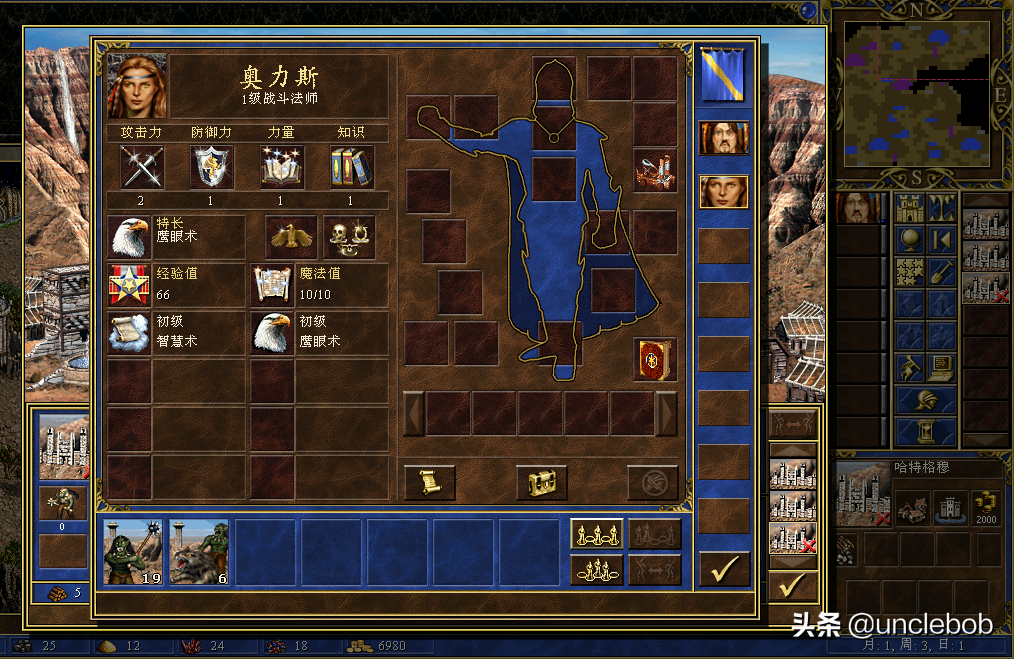Open the quest log scroll button
Screen dimensions: 1014x659
click(430, 482)
